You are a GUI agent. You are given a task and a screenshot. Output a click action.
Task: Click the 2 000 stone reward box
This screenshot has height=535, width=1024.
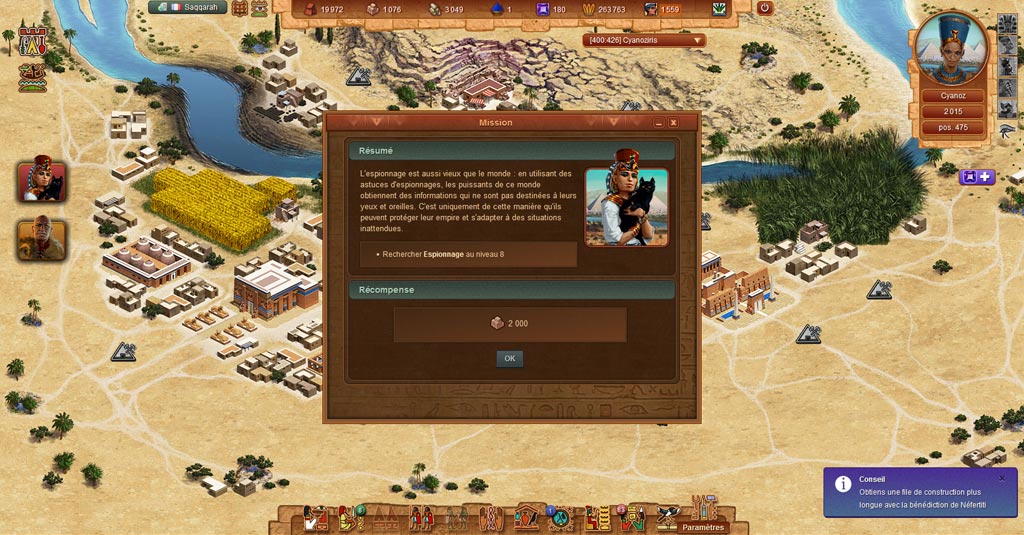[x=510, y=324]
